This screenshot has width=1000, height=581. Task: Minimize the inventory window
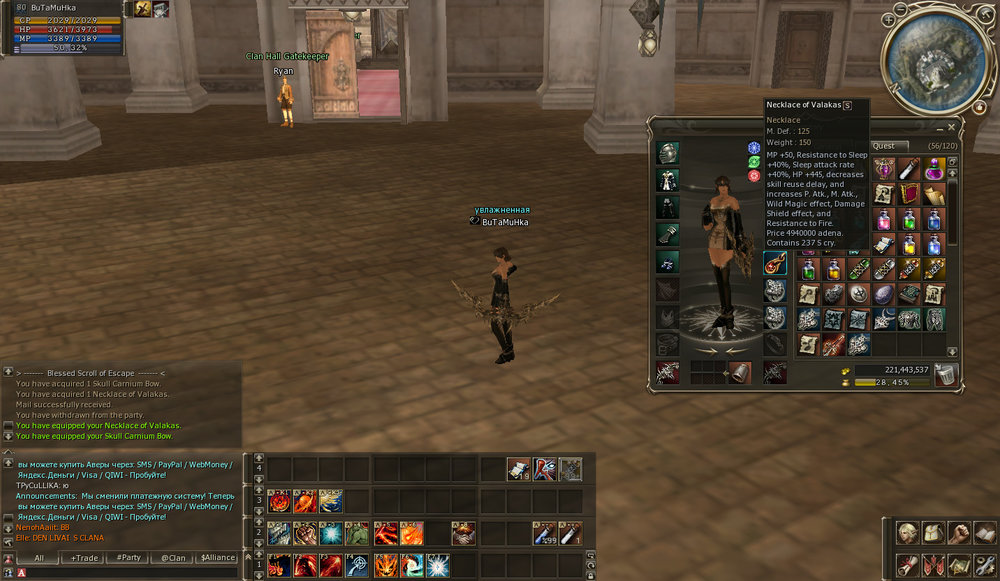pos(937,127)
